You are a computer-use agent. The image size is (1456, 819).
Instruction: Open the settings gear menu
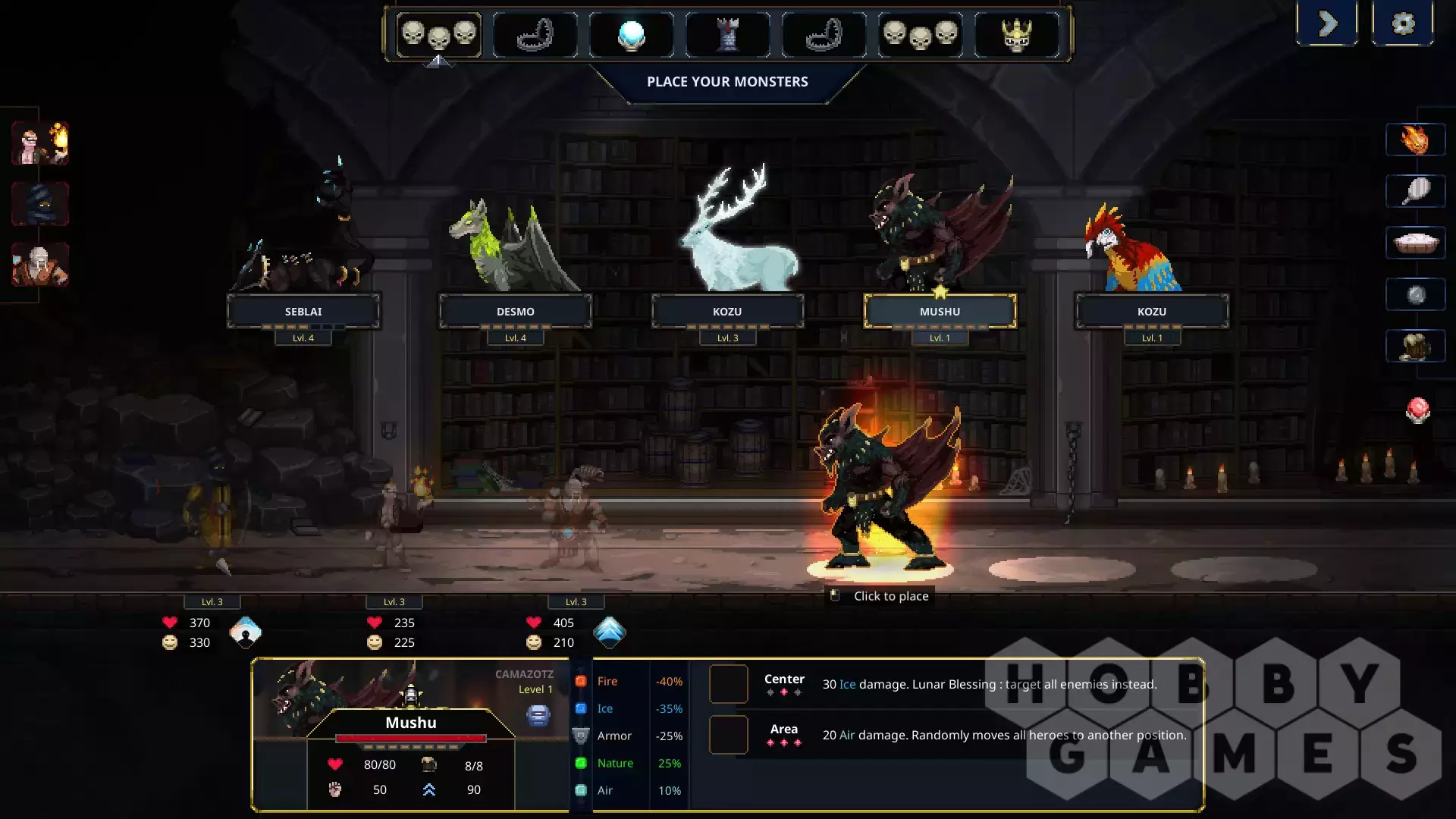pos(1403,24)
